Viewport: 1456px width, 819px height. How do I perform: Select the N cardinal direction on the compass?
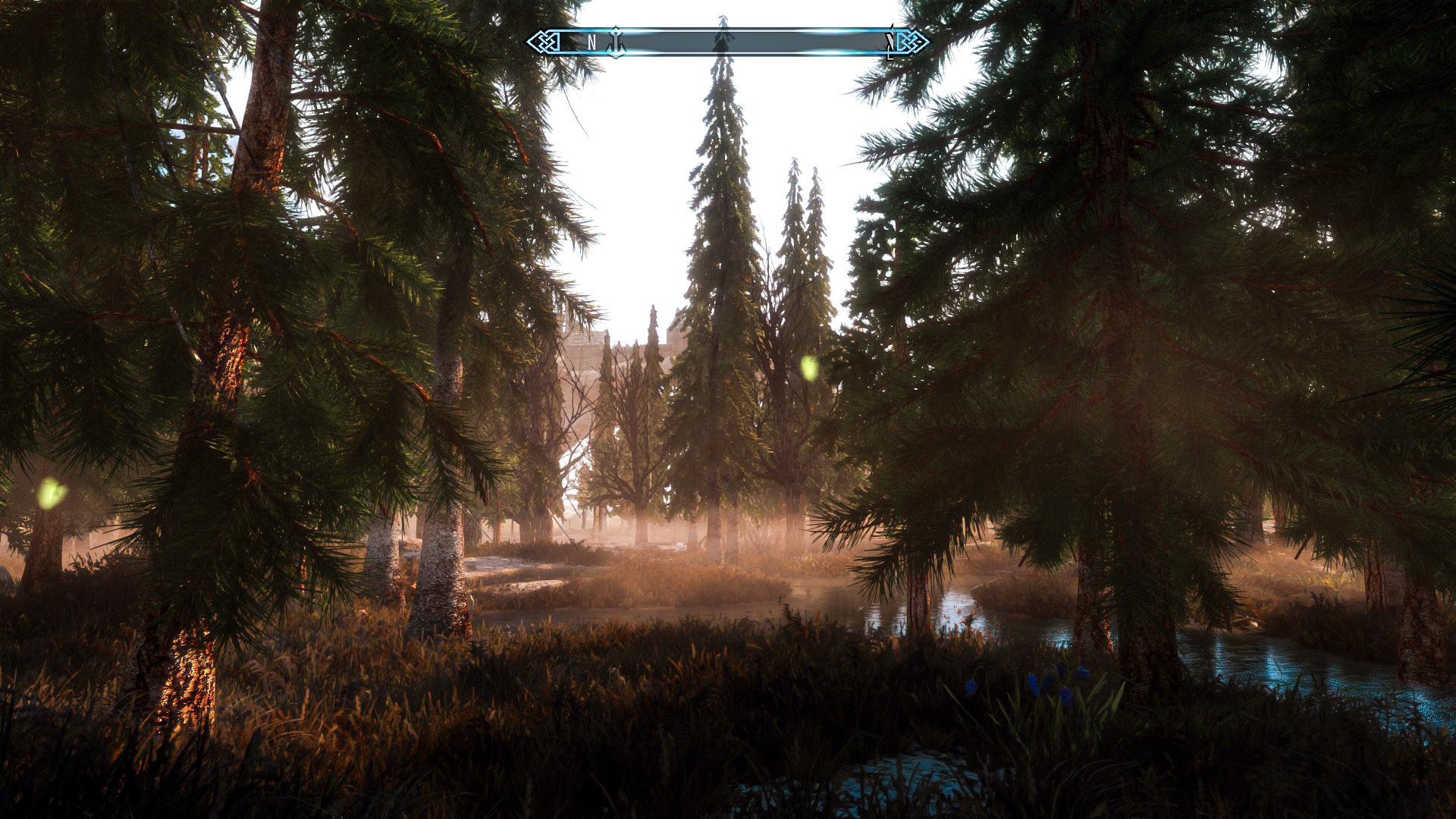tap(591, 42)
